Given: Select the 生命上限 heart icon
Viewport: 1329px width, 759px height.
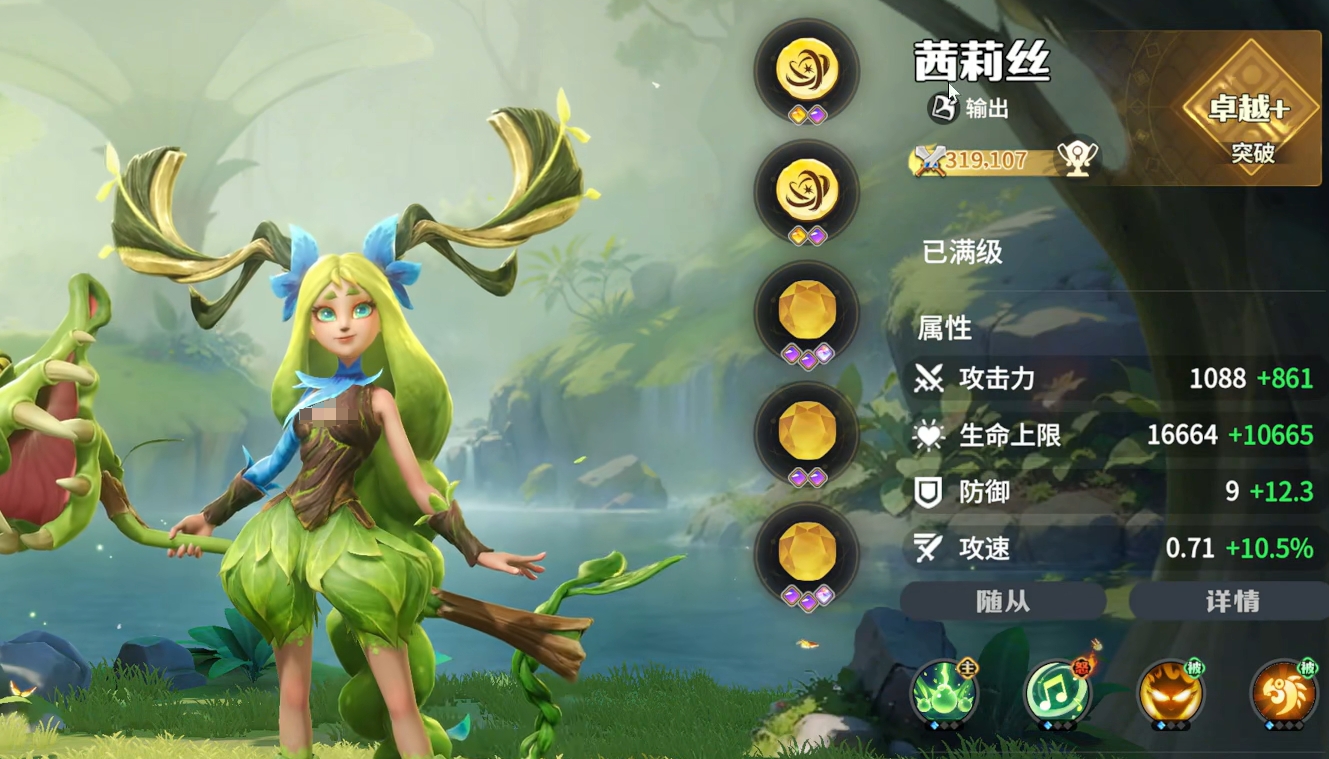Looking at the screenshot, I should point(930,435).
